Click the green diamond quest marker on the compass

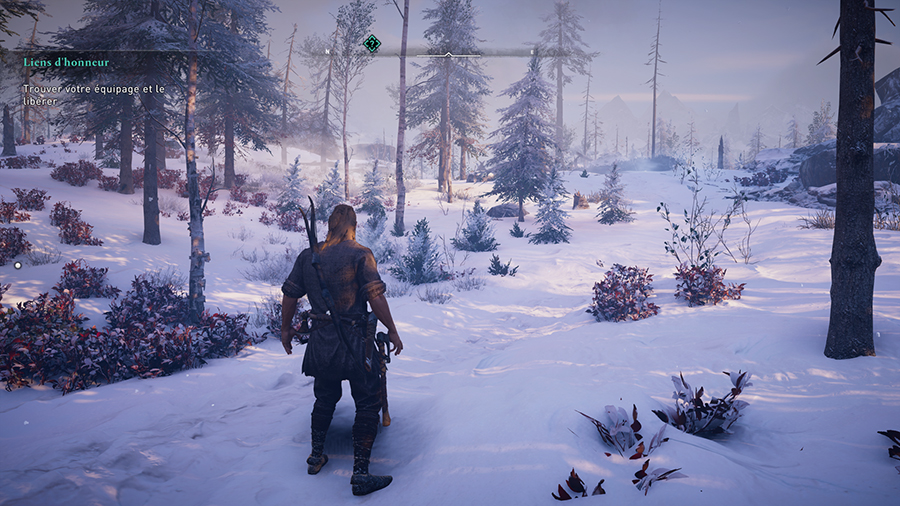tap(372, 43)
